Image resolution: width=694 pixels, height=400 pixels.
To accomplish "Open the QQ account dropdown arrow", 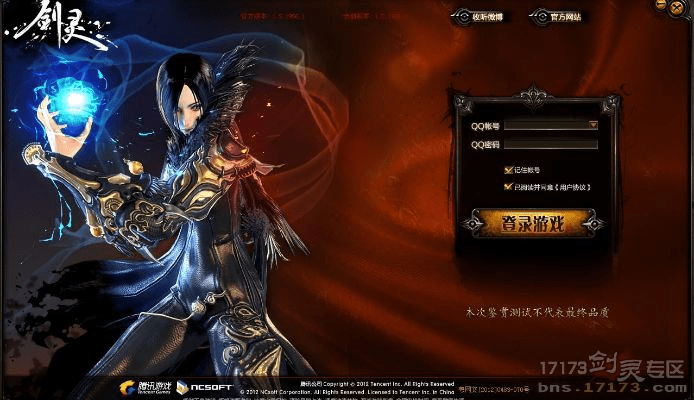I will click(593, 126).
